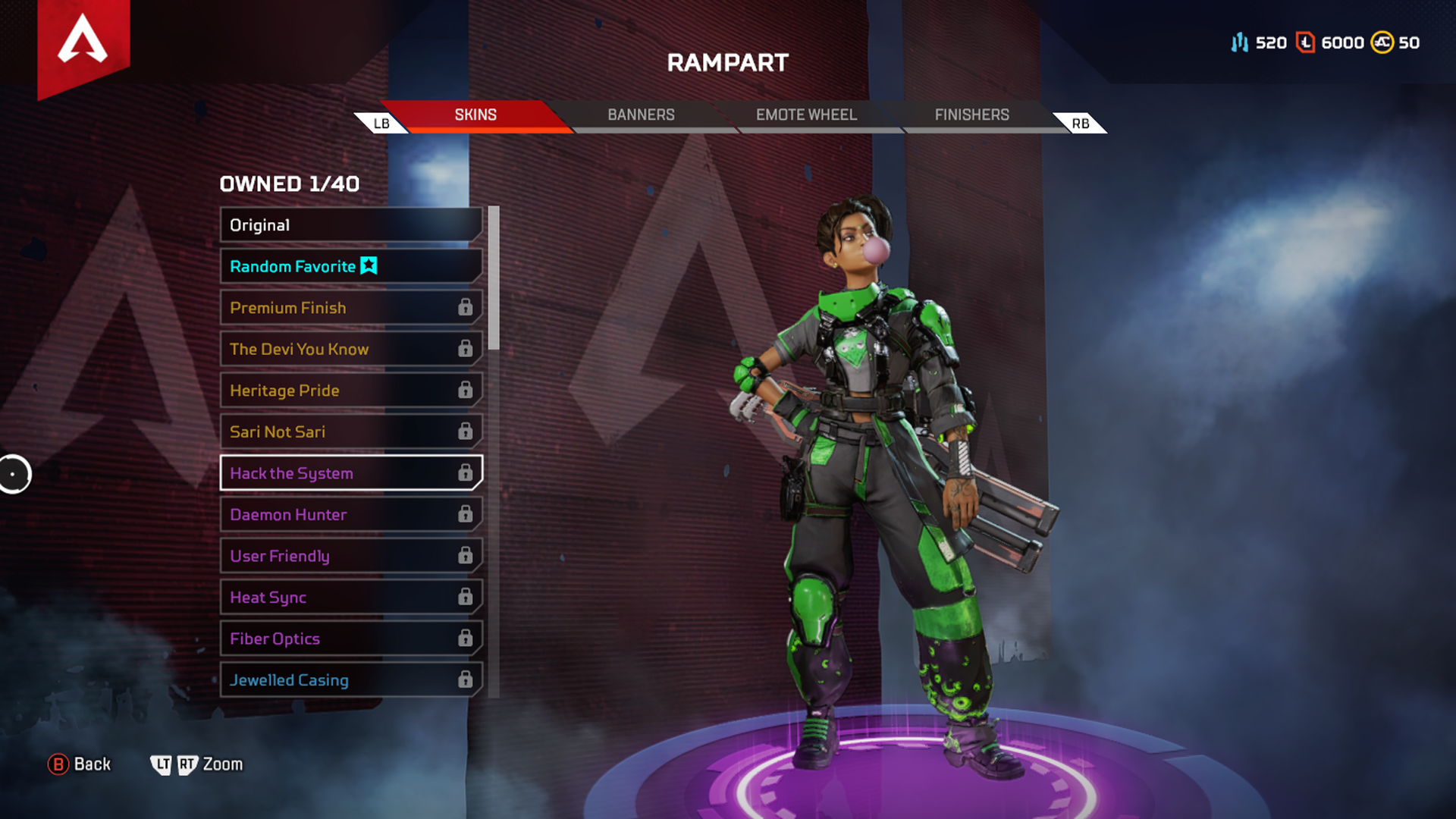The image size is (1456, 819).
Task: Go to the Emote Wheel tab
Action: (x=806, y=115)
